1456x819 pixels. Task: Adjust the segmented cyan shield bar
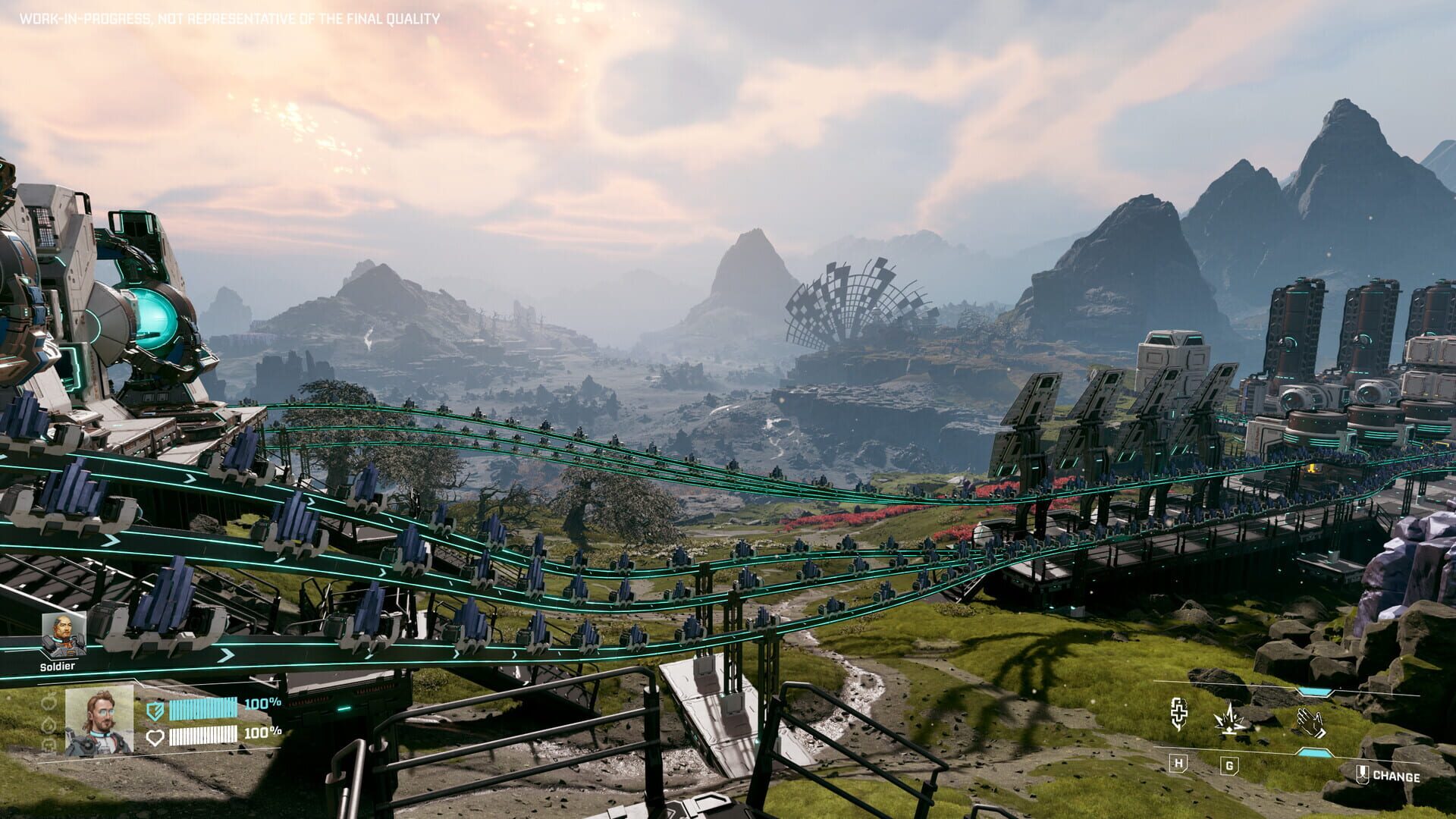point(202,708)
